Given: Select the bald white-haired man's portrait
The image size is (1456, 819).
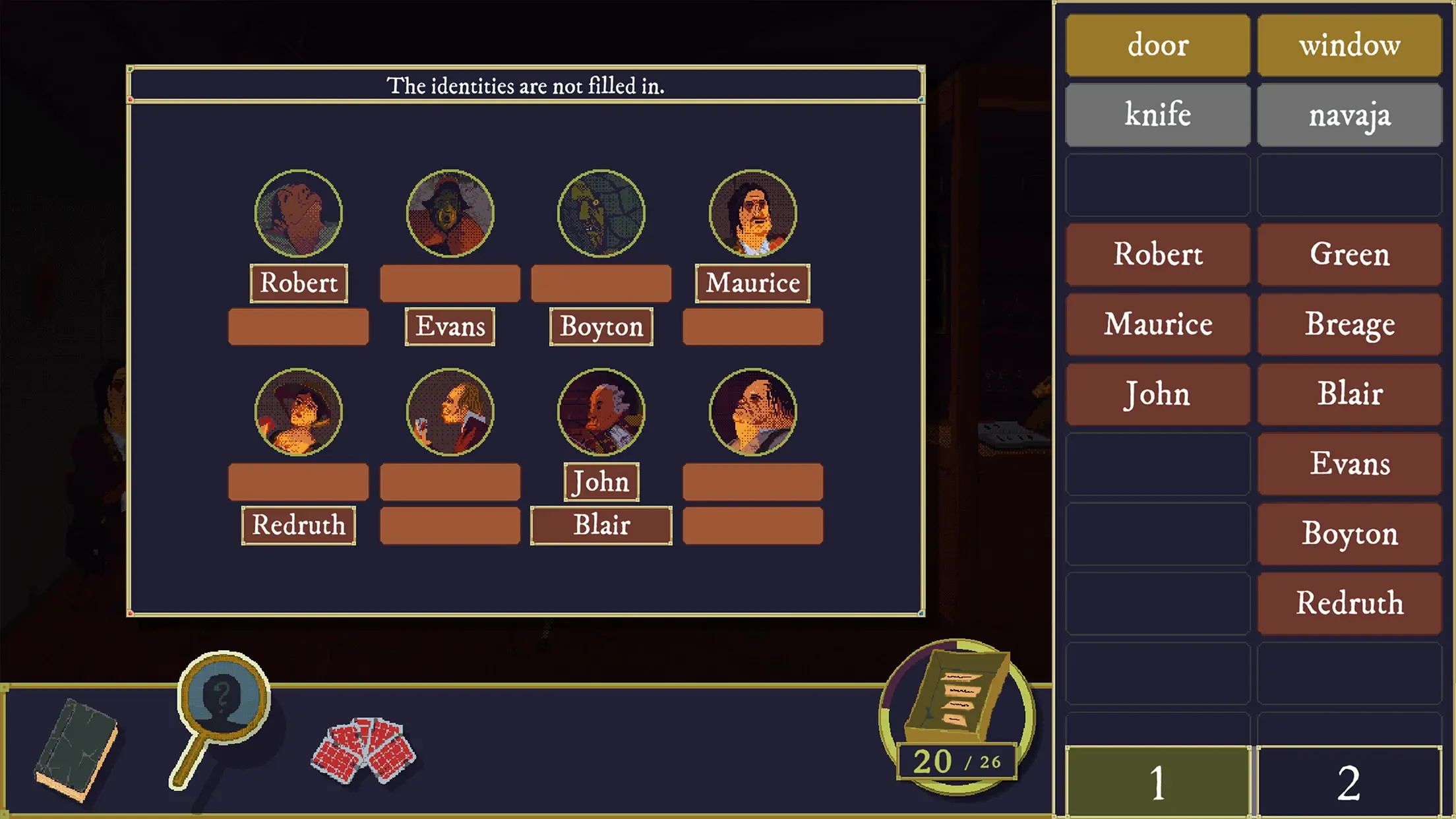Looking at the screenshot, I should point(601,412).
